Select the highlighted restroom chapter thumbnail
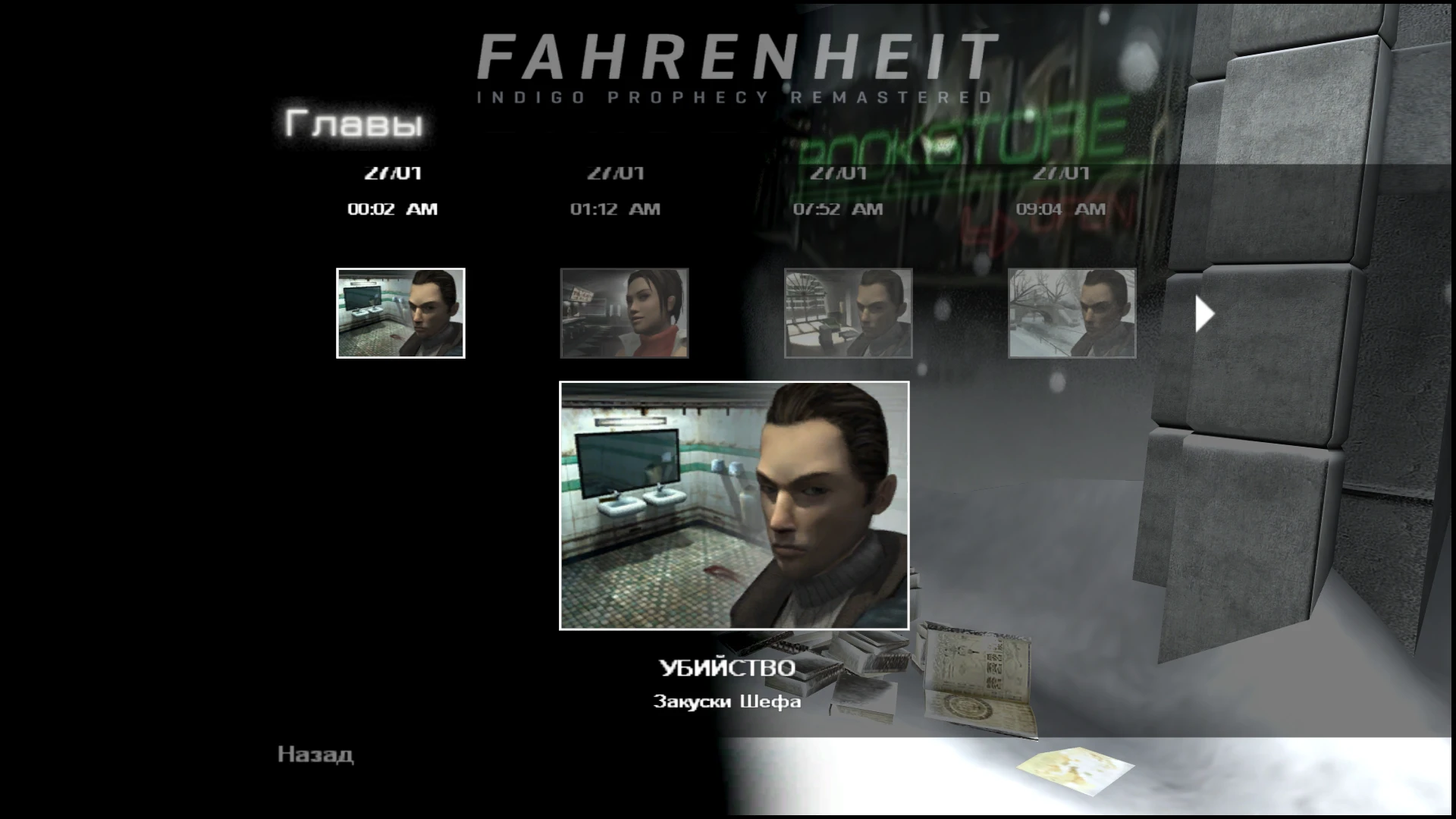 (x=400, y=313)
